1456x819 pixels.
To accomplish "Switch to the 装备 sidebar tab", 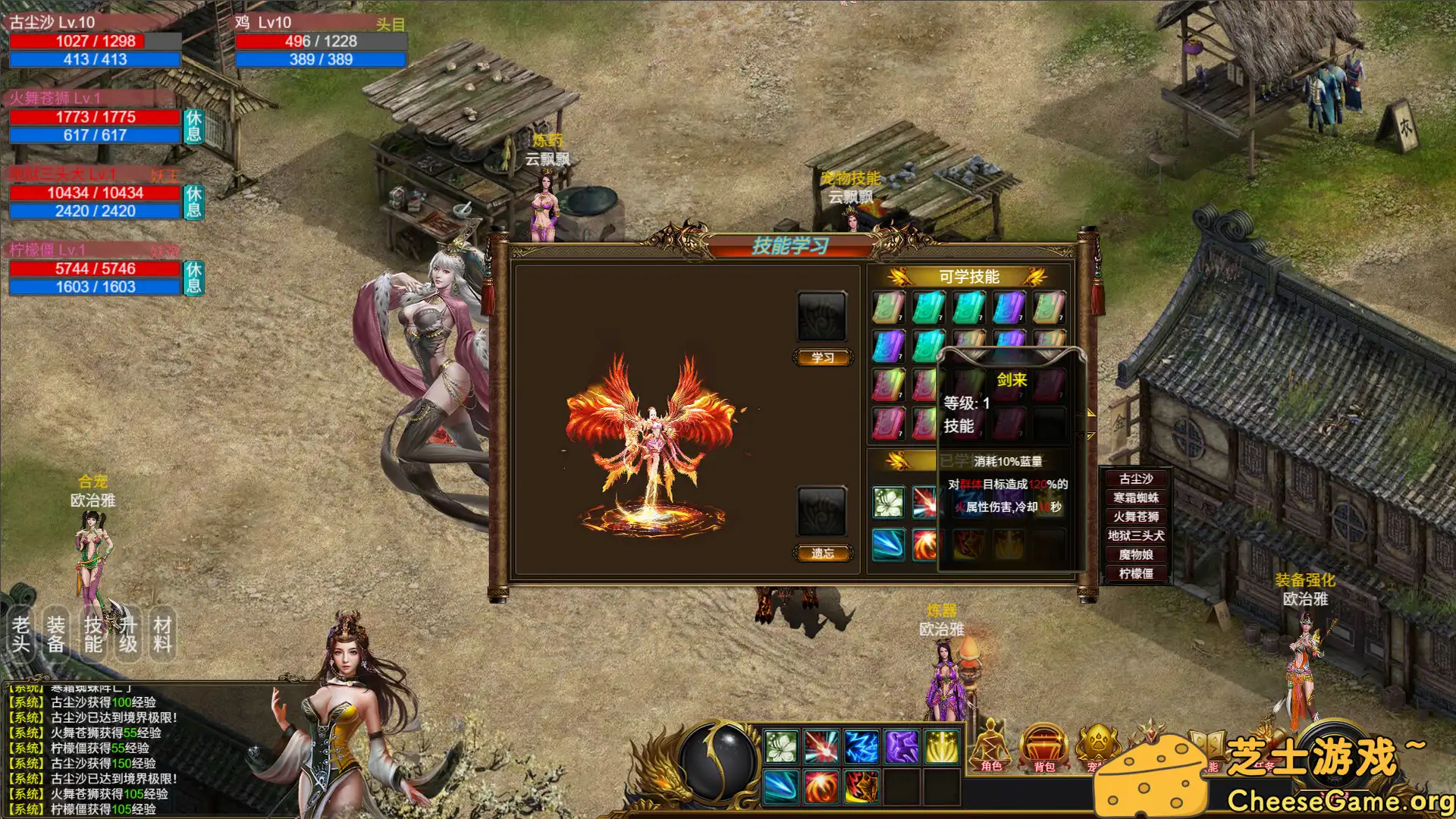I will click(x=56, y=632).
